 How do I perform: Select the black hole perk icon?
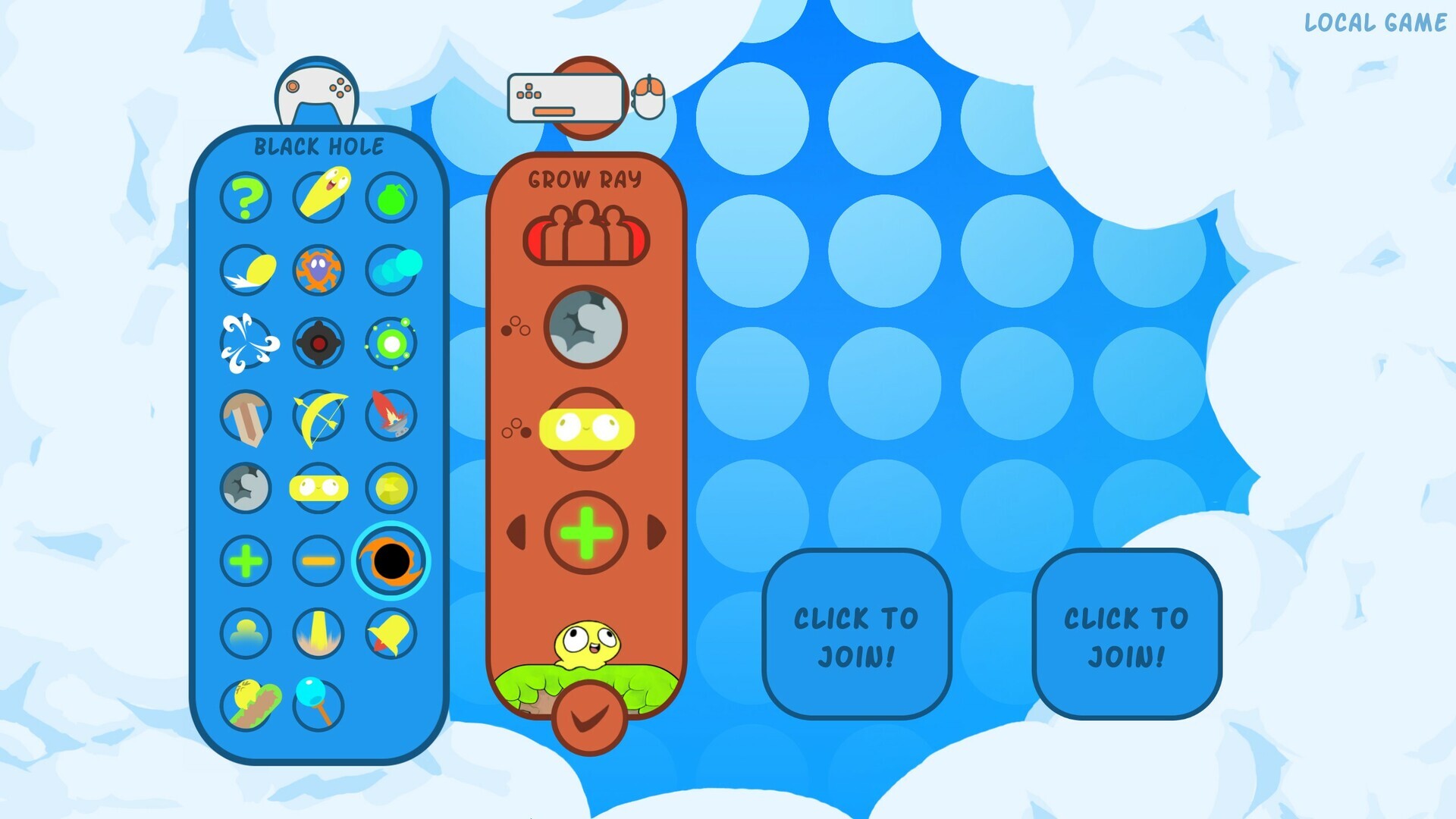391,561
